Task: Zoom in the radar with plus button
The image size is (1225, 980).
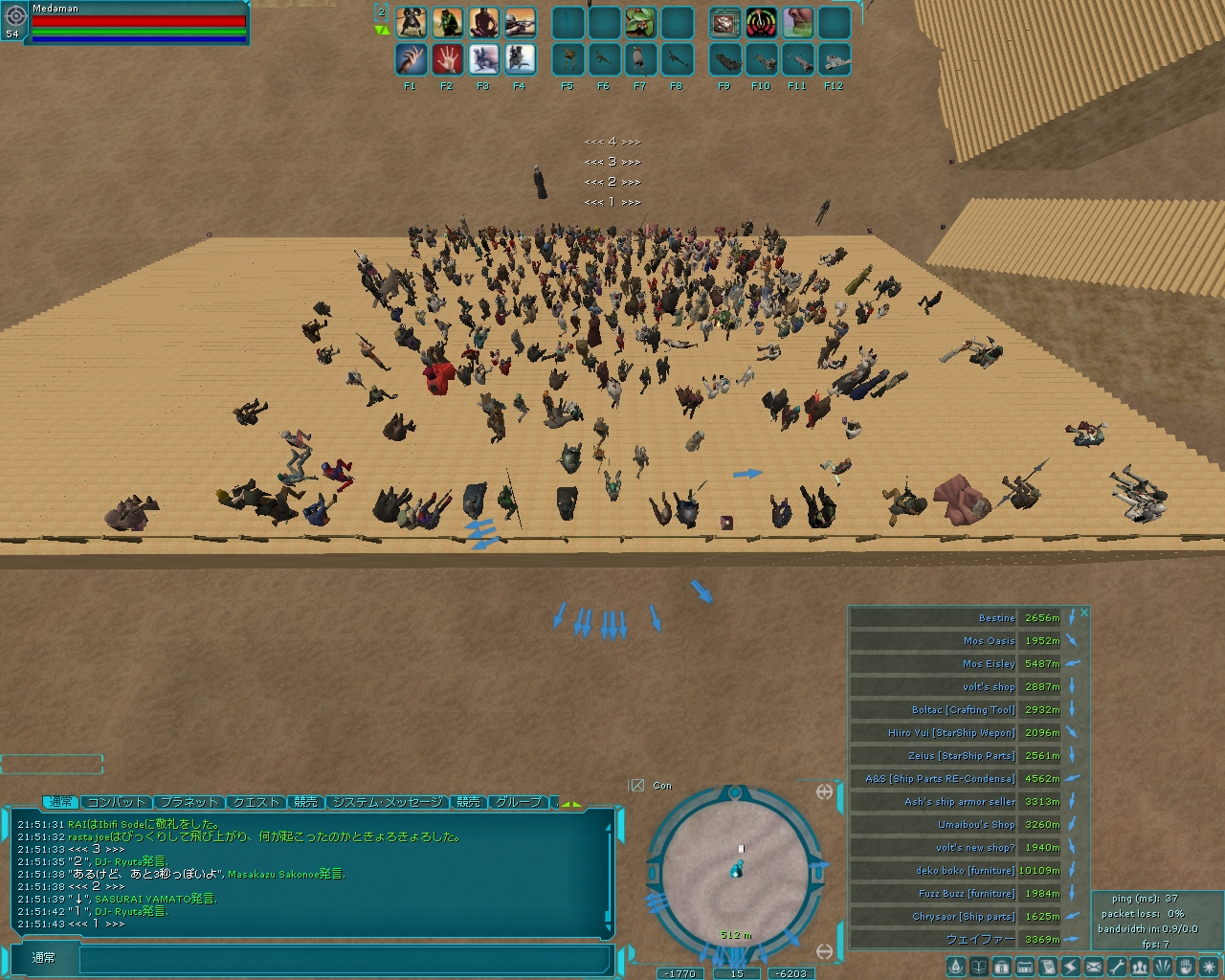Action: [824, 791]
